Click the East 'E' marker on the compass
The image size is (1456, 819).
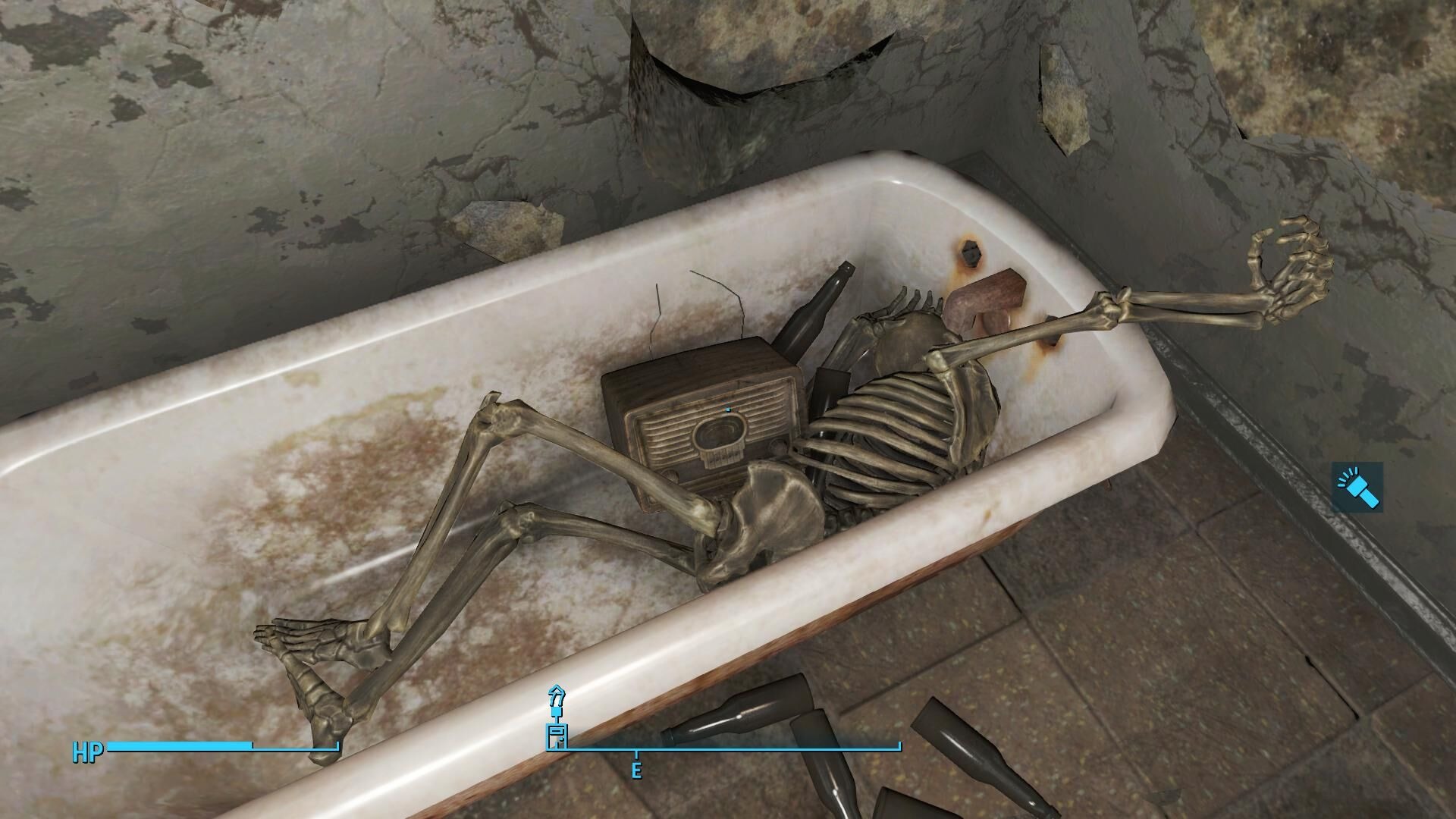click(x=635, y=770)
